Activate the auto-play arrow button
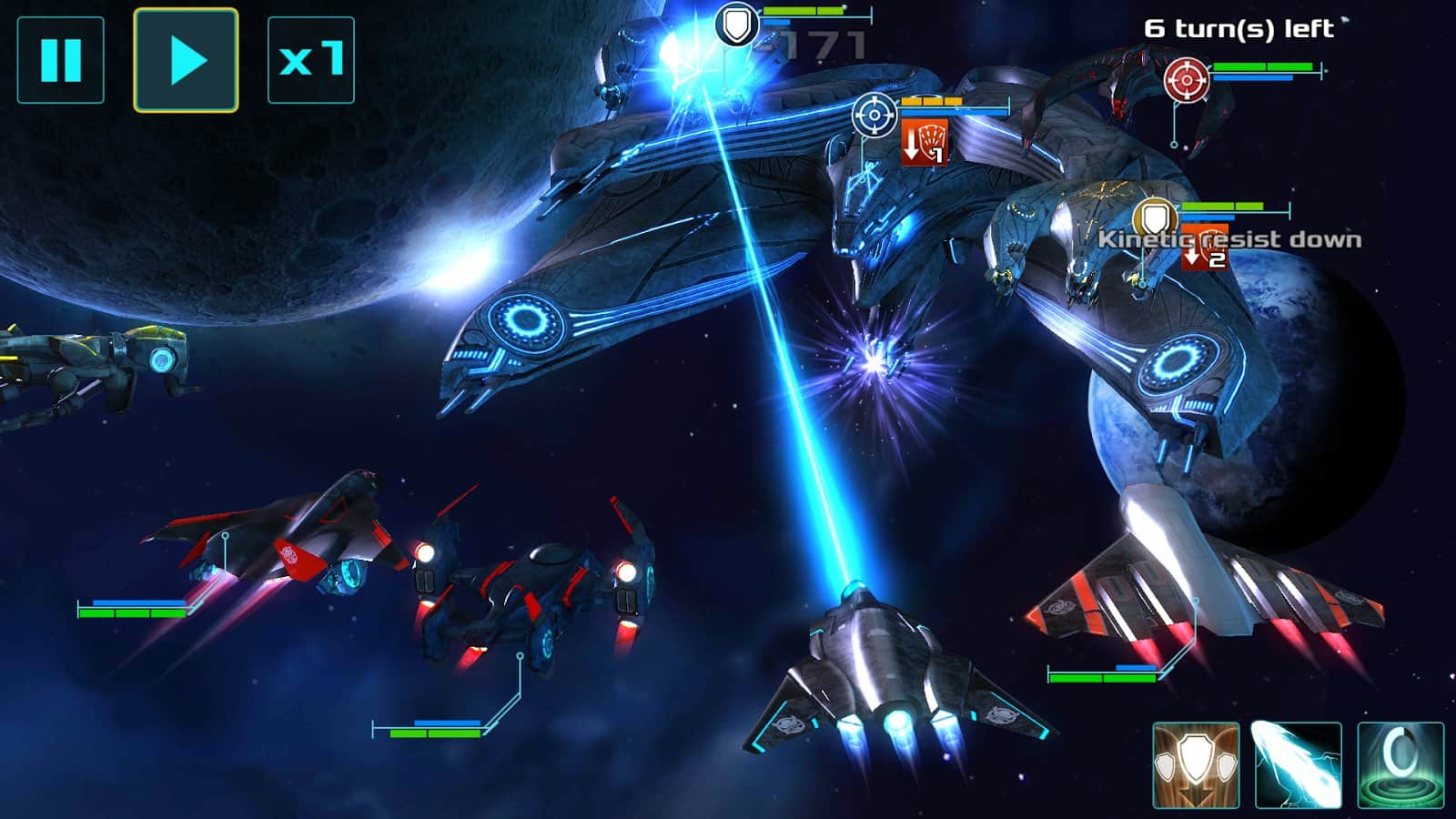The width and height of the screenshot is (1456, 819). (x=186, y=60)
